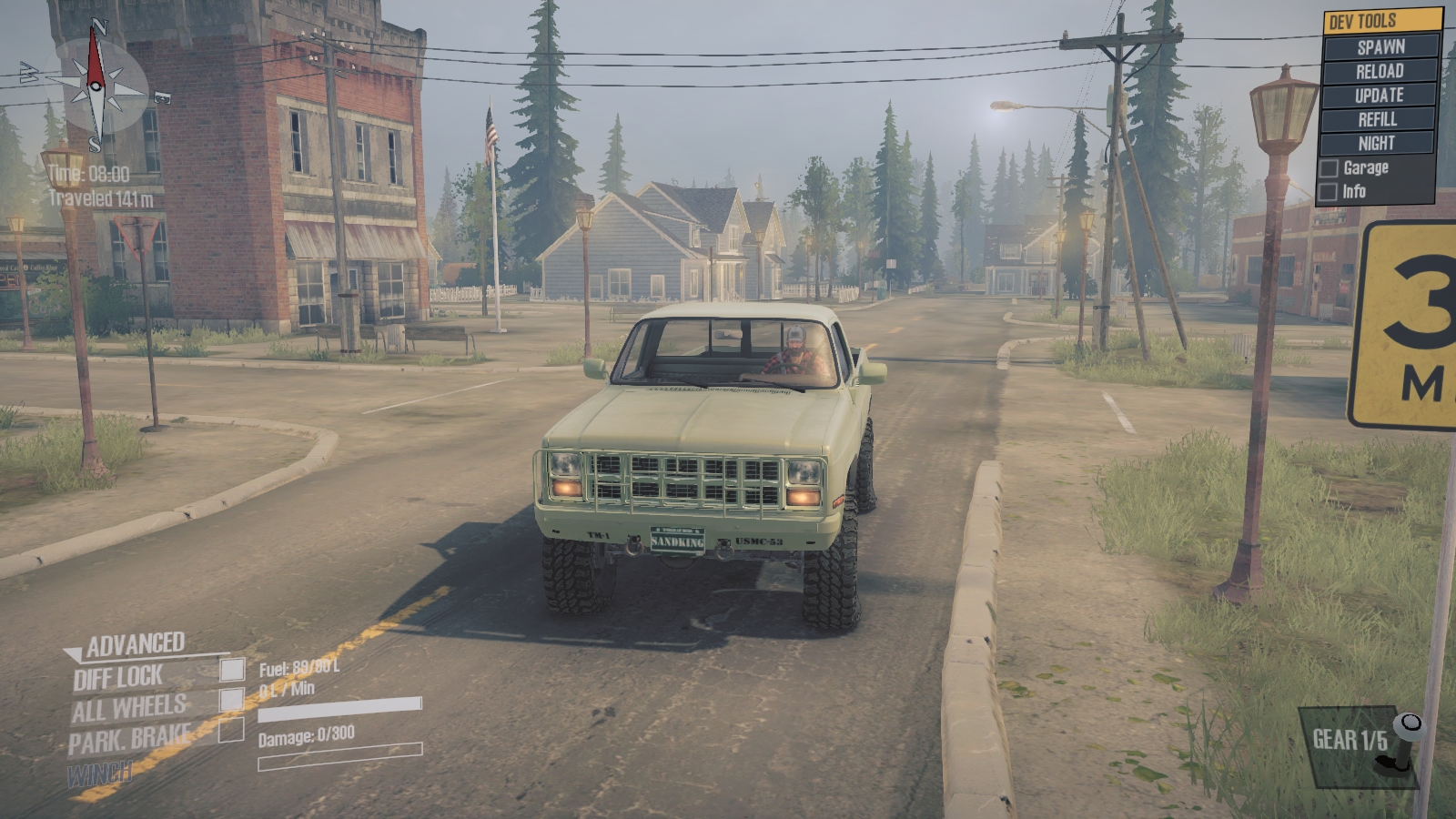The height and width of the screenshot is (819, 1456).
Task: Activate the REFILL button
Action: (1378, 119)
